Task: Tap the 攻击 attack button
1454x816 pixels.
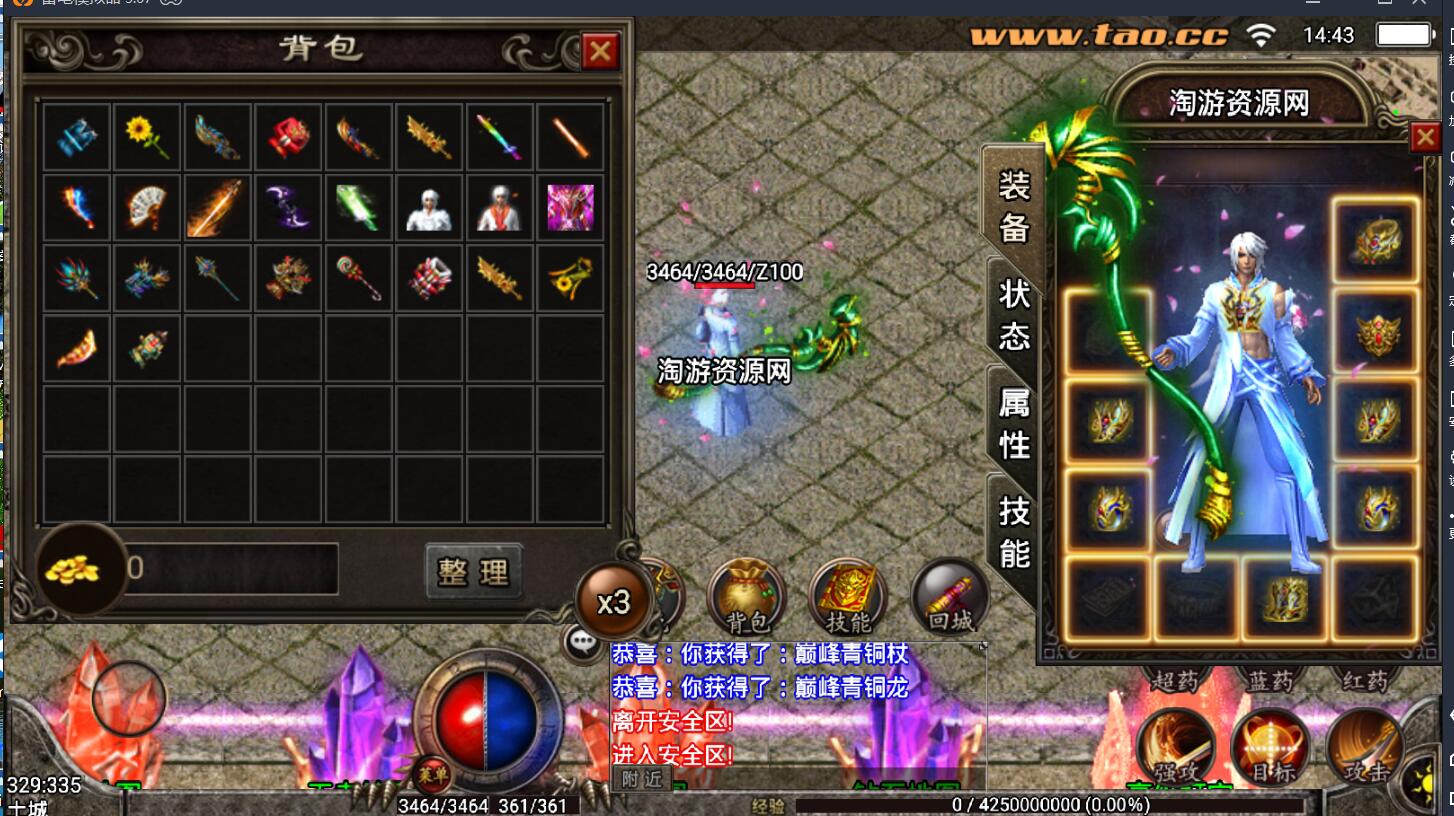Action: coord(1366,748)
